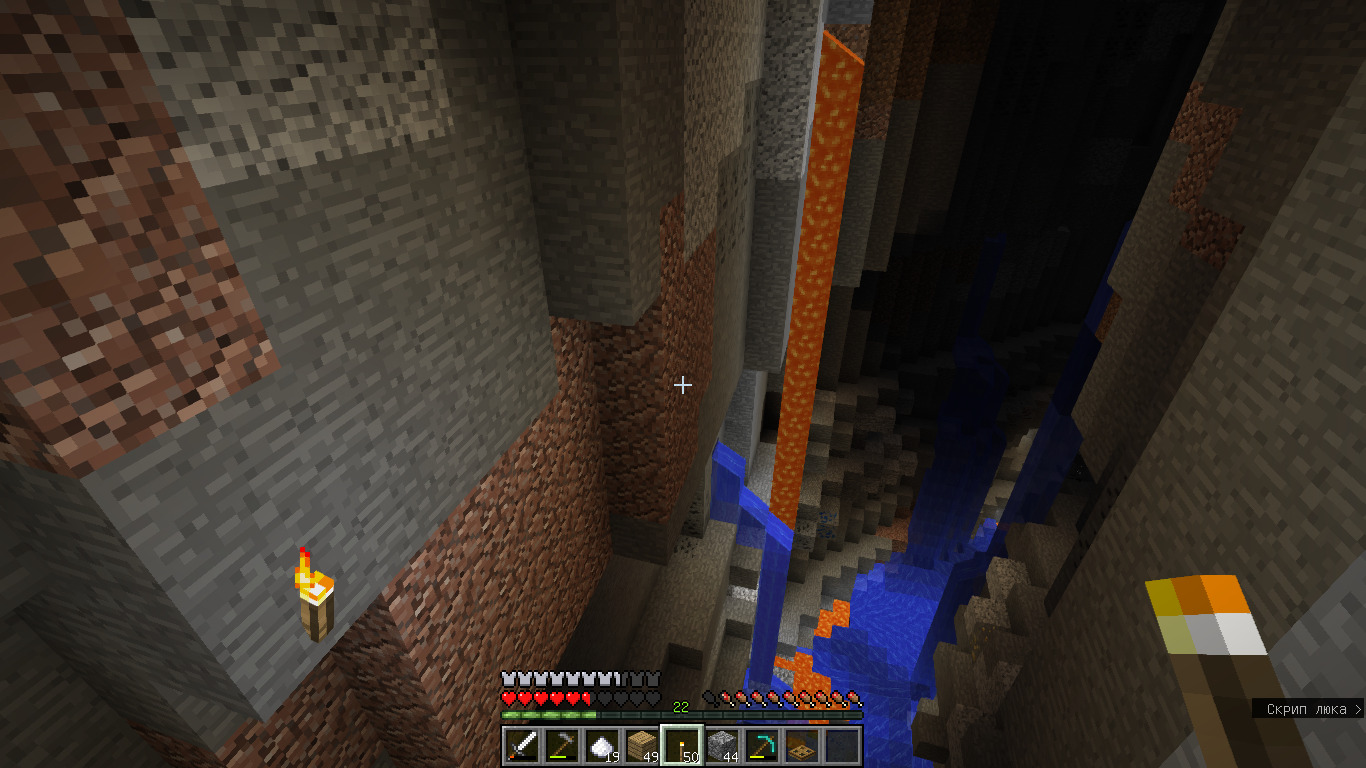Screen dimensions: 1366x768
Task: Select the iron sword hotbar slot
Action: pos(522,746)
